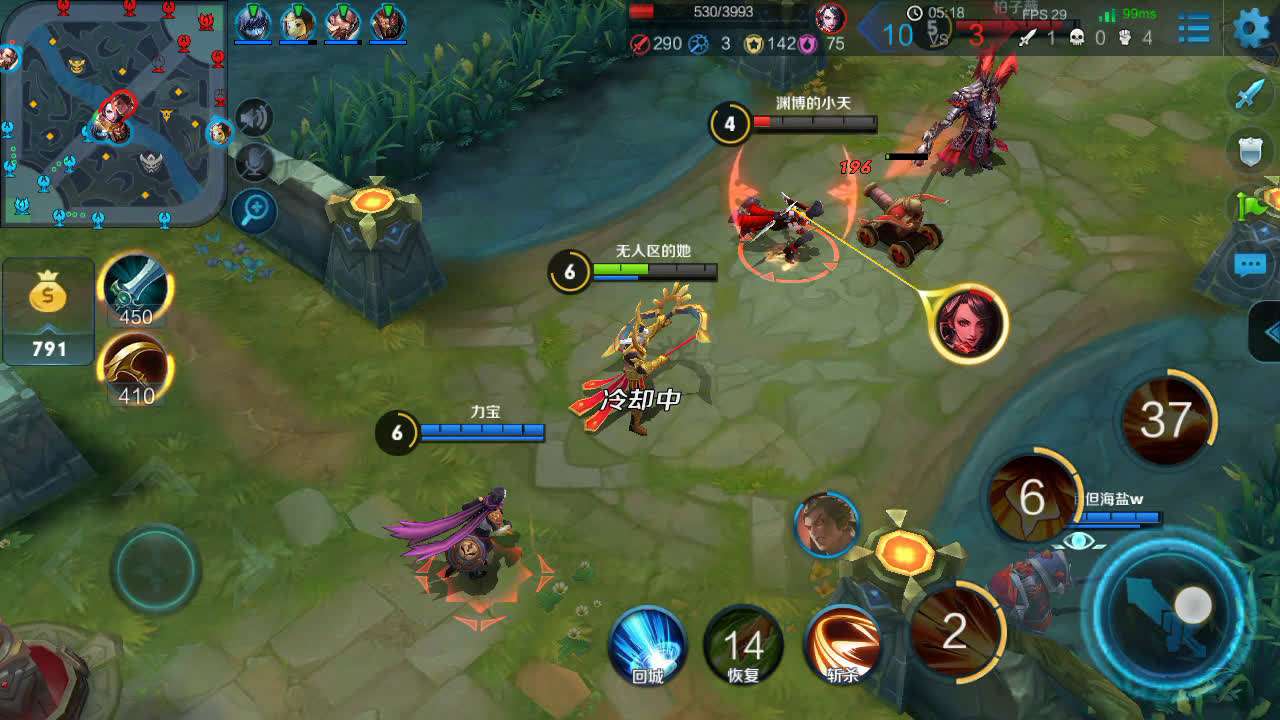Click the magnifier button beside the minimap
The image size is (1280, 720).
(255, 210)
